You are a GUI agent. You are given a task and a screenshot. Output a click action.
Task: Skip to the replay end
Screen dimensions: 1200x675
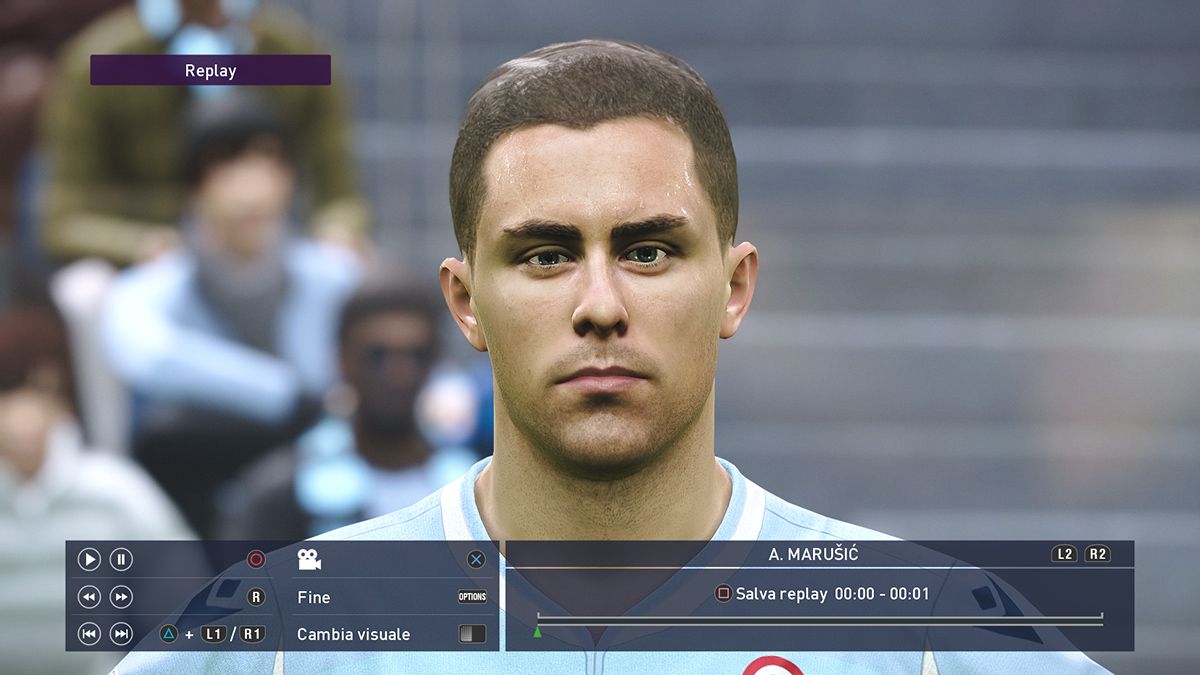coord(121,633)
